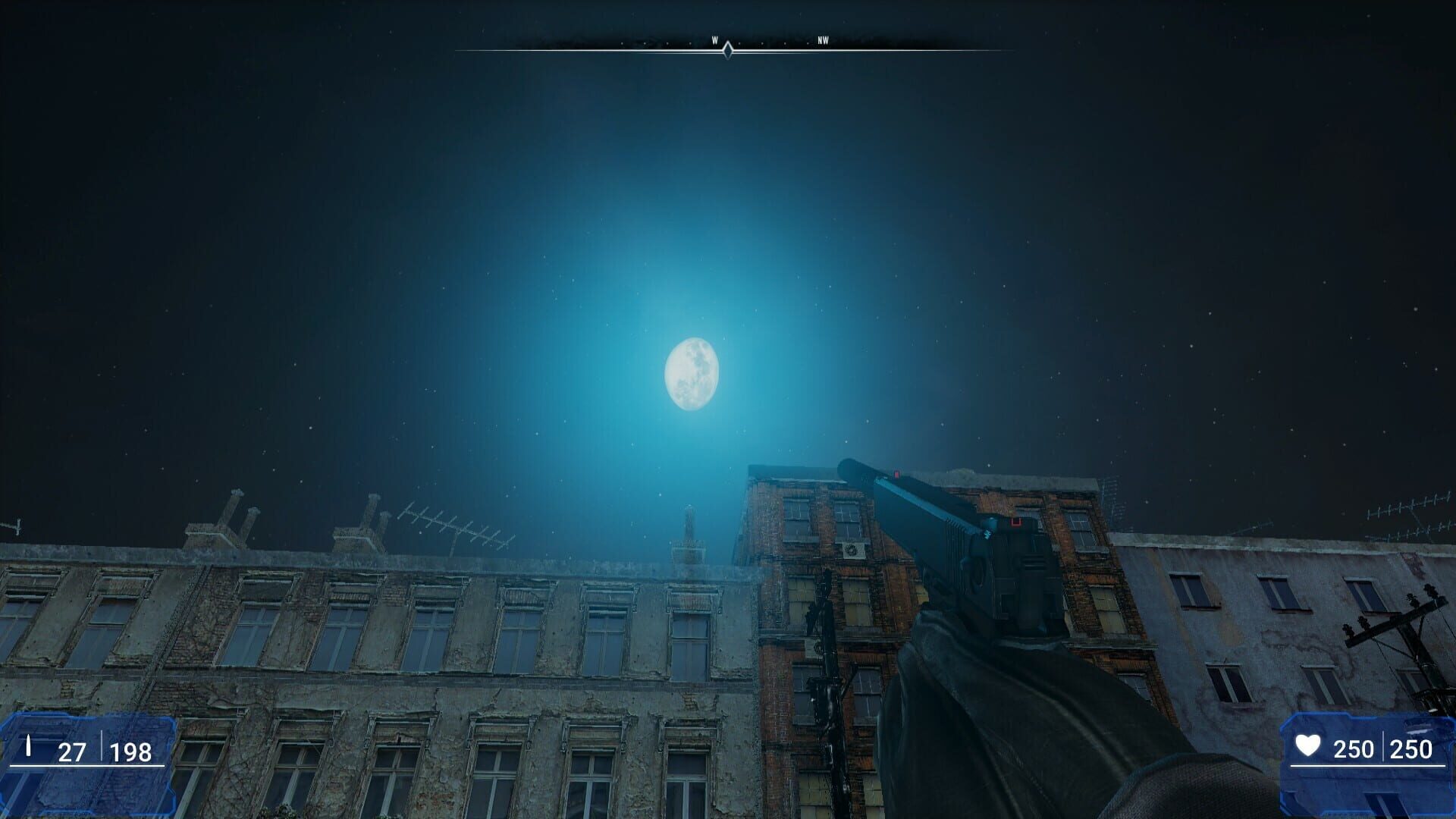Select the diamond heading marker on the compass
1456x819 pixels.
point(727,52)
